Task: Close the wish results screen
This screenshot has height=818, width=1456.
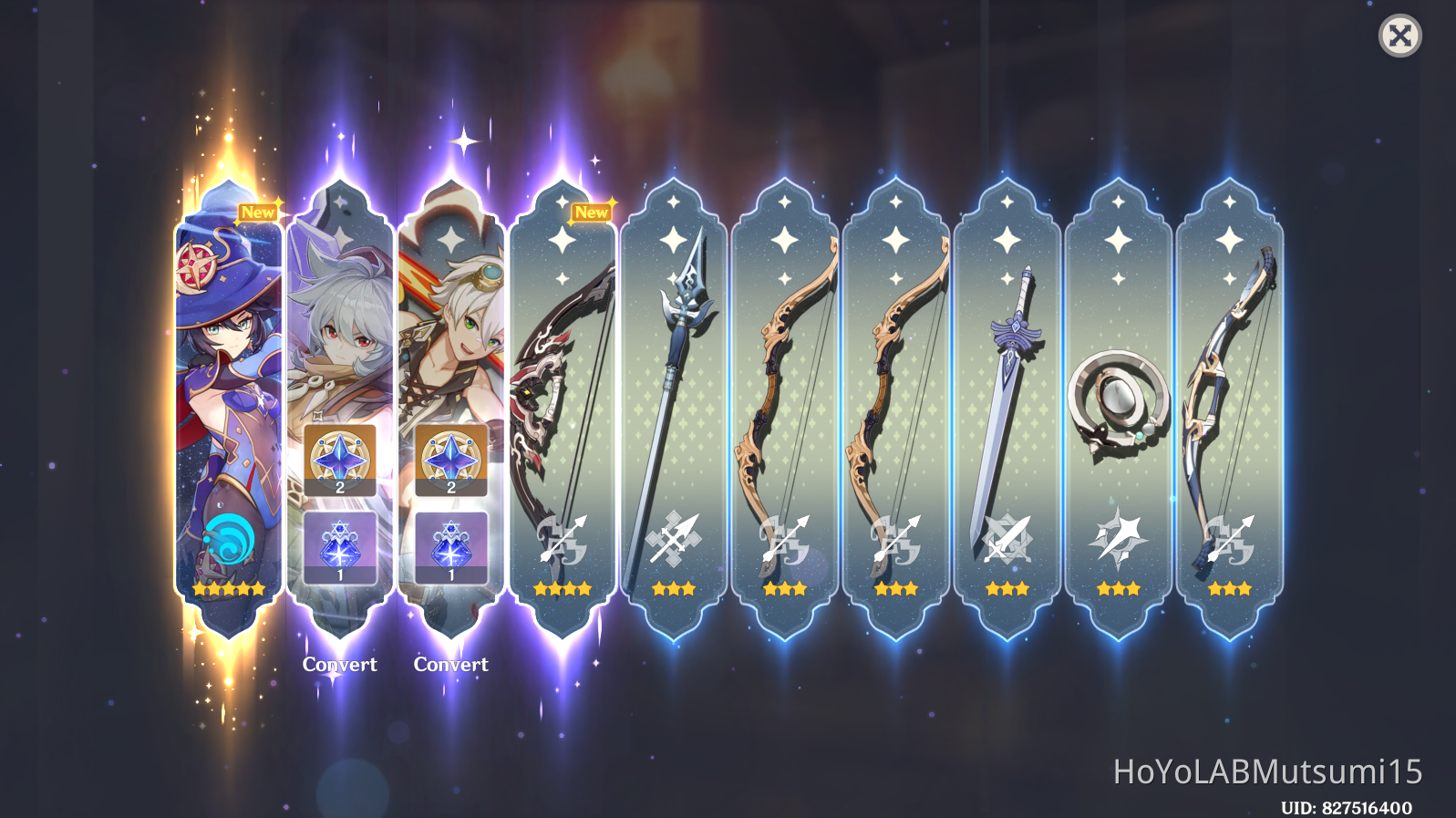Action: click(x=1401, y=36)
